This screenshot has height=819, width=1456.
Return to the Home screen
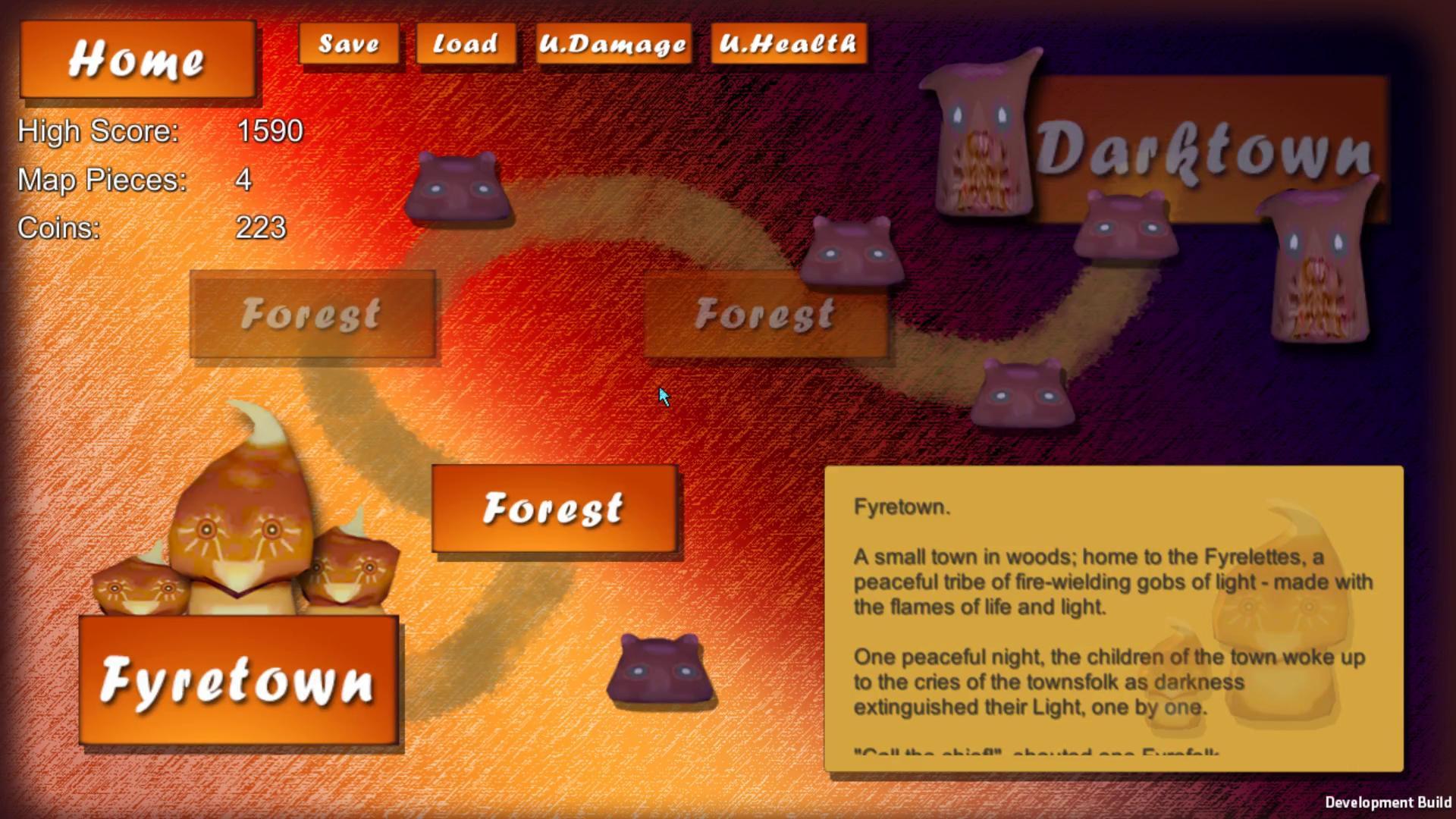pyautogui.click(x=139, y=61)
